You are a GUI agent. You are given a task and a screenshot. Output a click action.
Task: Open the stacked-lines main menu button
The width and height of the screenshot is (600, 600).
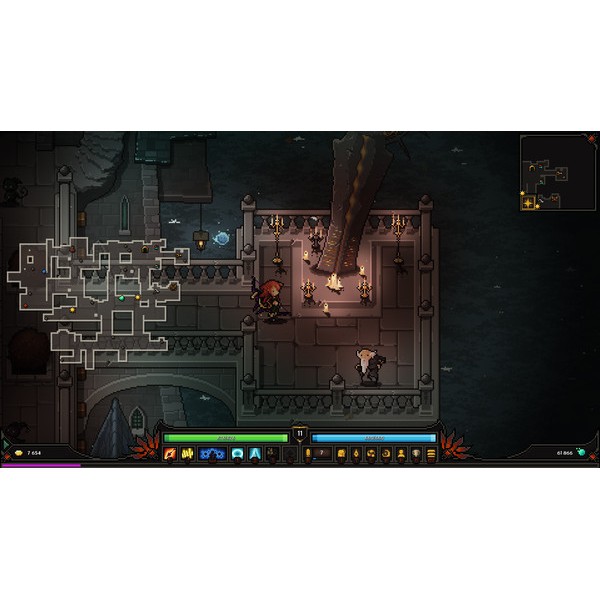(431, 454)
